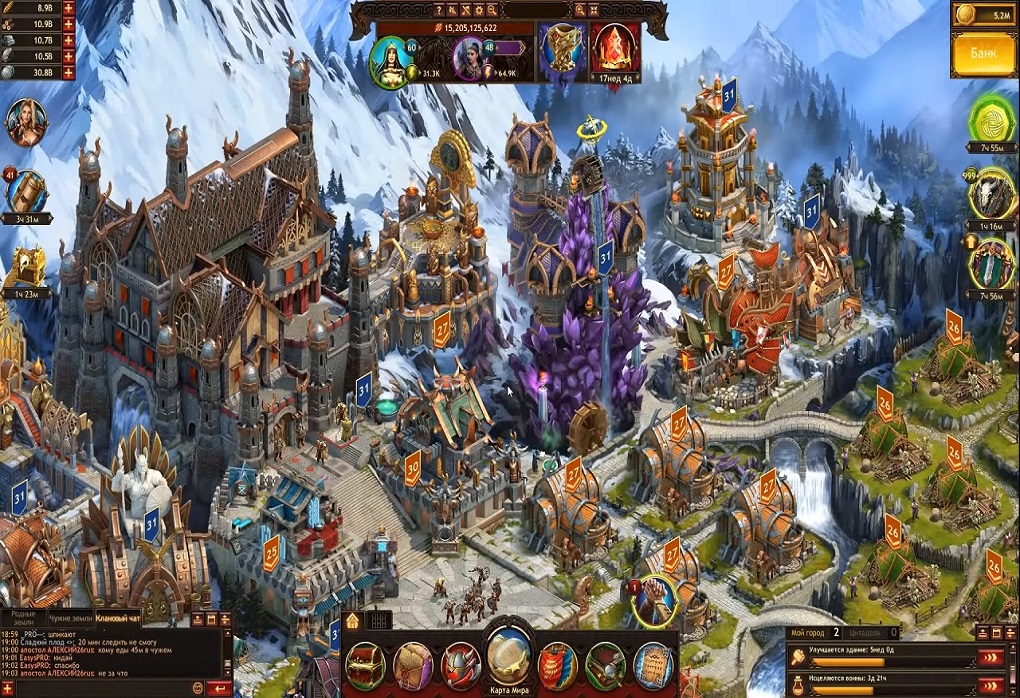The width and height of the screenshot is (1020, 698).
Task: Add more food with the plus button
Action: 68,8
